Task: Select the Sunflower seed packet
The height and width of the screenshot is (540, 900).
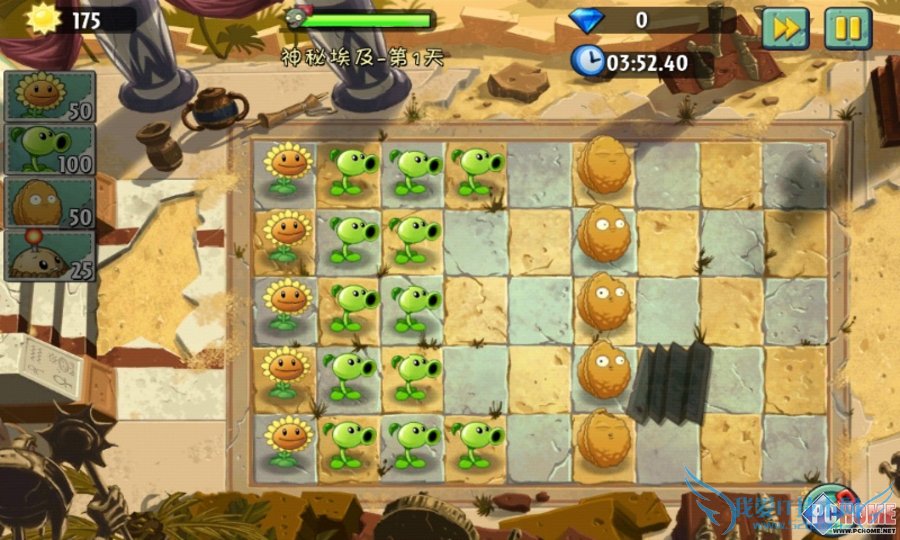Action: [x=50, y=96]
